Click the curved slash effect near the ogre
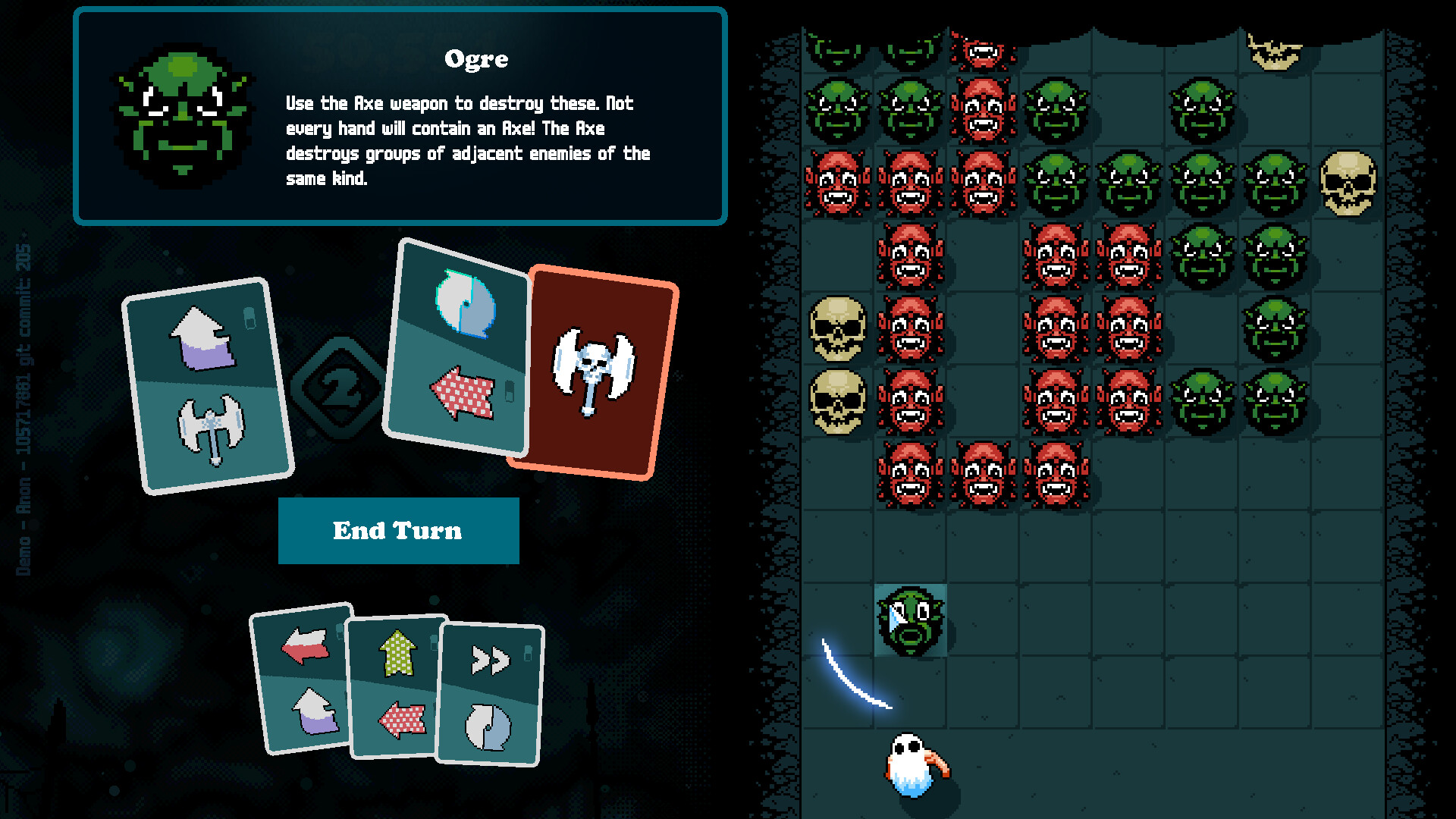This screenshot has height=819, width=1456. pos(853,675)
